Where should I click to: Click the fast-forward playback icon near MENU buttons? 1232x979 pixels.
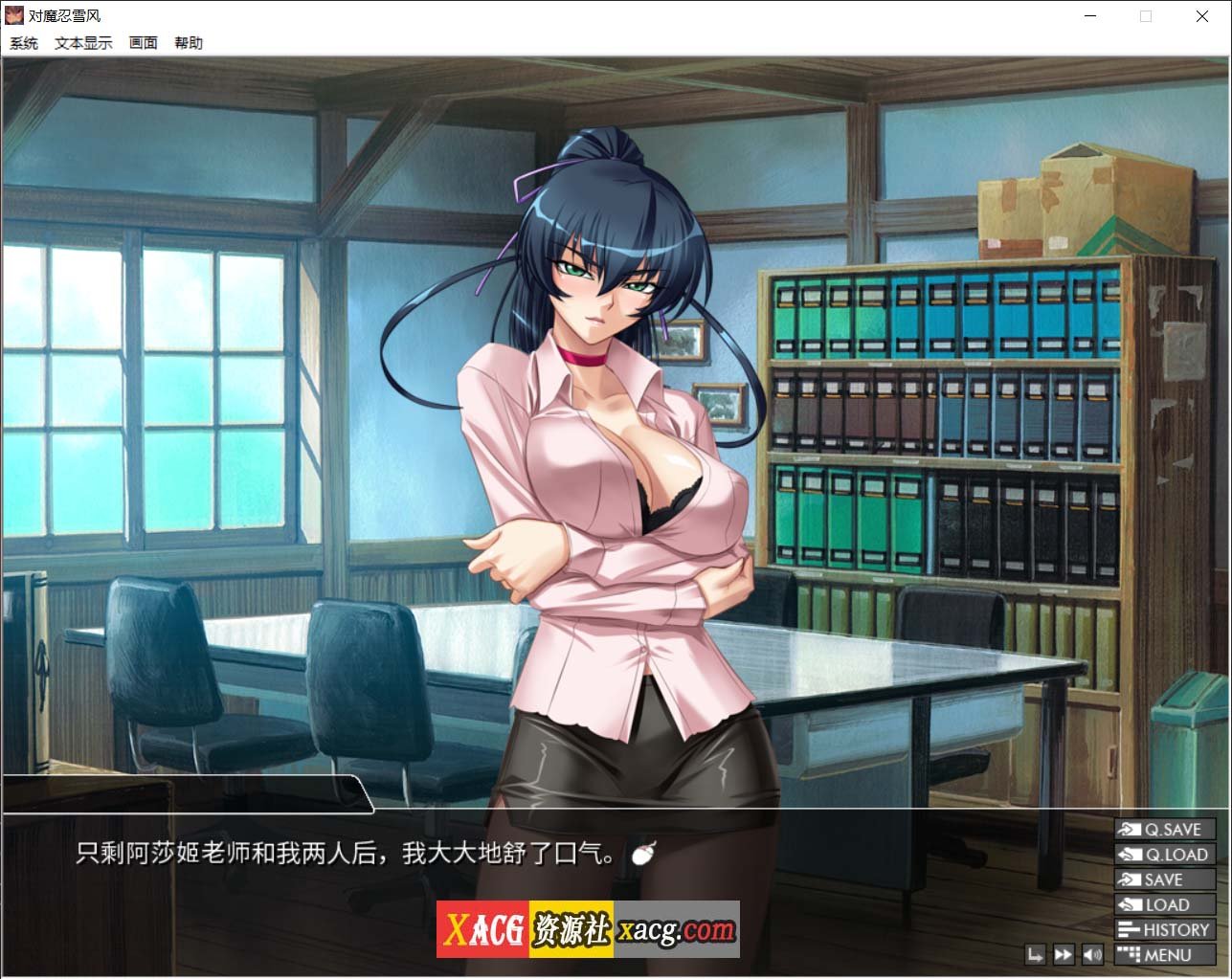point(1063,954)
